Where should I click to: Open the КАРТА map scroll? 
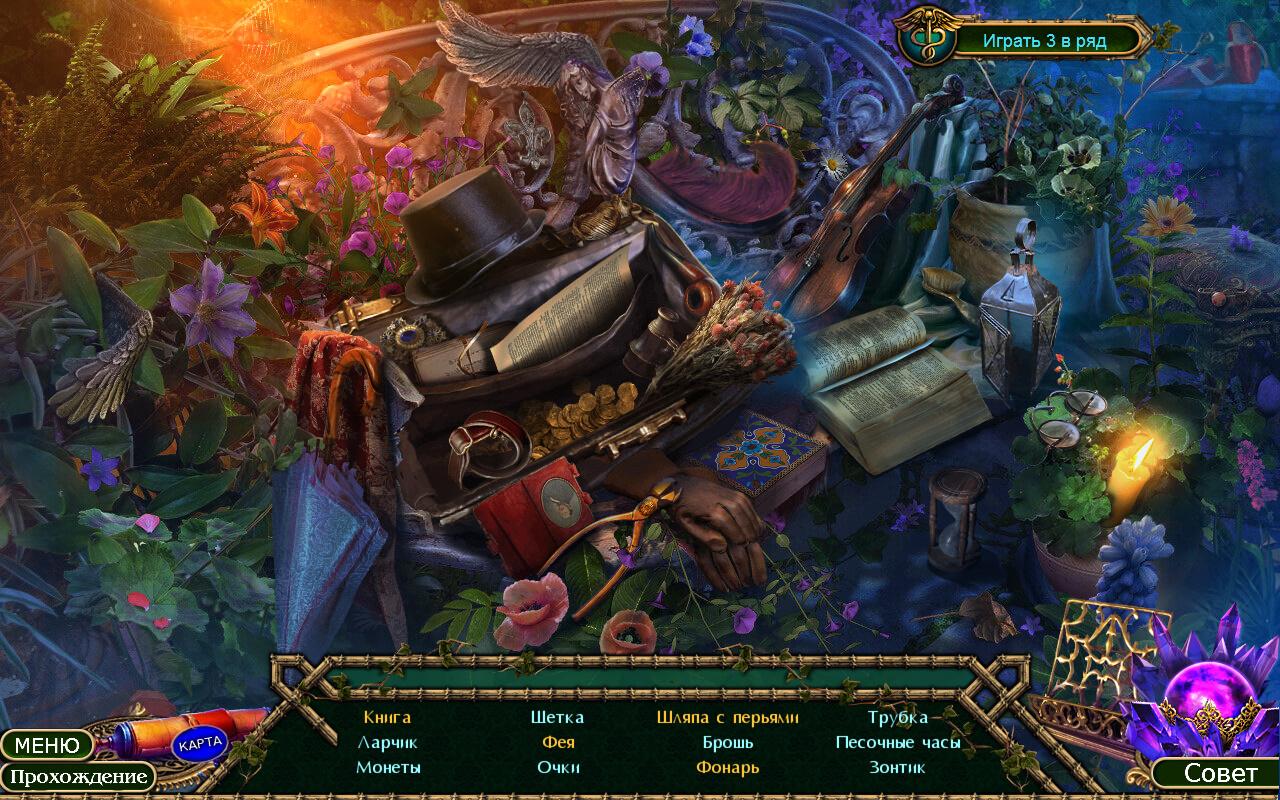200,744
